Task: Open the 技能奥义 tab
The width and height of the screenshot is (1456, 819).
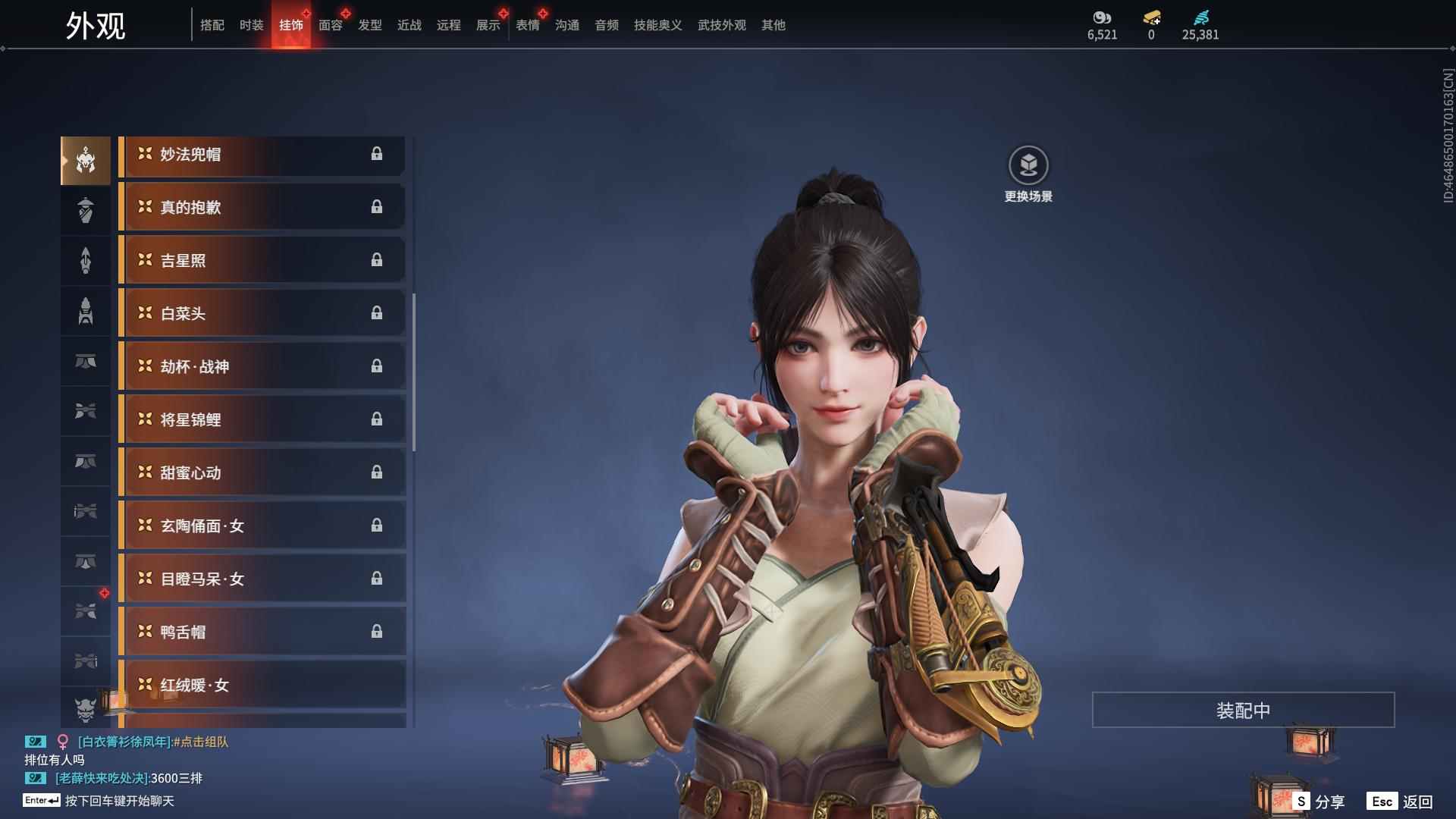Action: point(657,25)
